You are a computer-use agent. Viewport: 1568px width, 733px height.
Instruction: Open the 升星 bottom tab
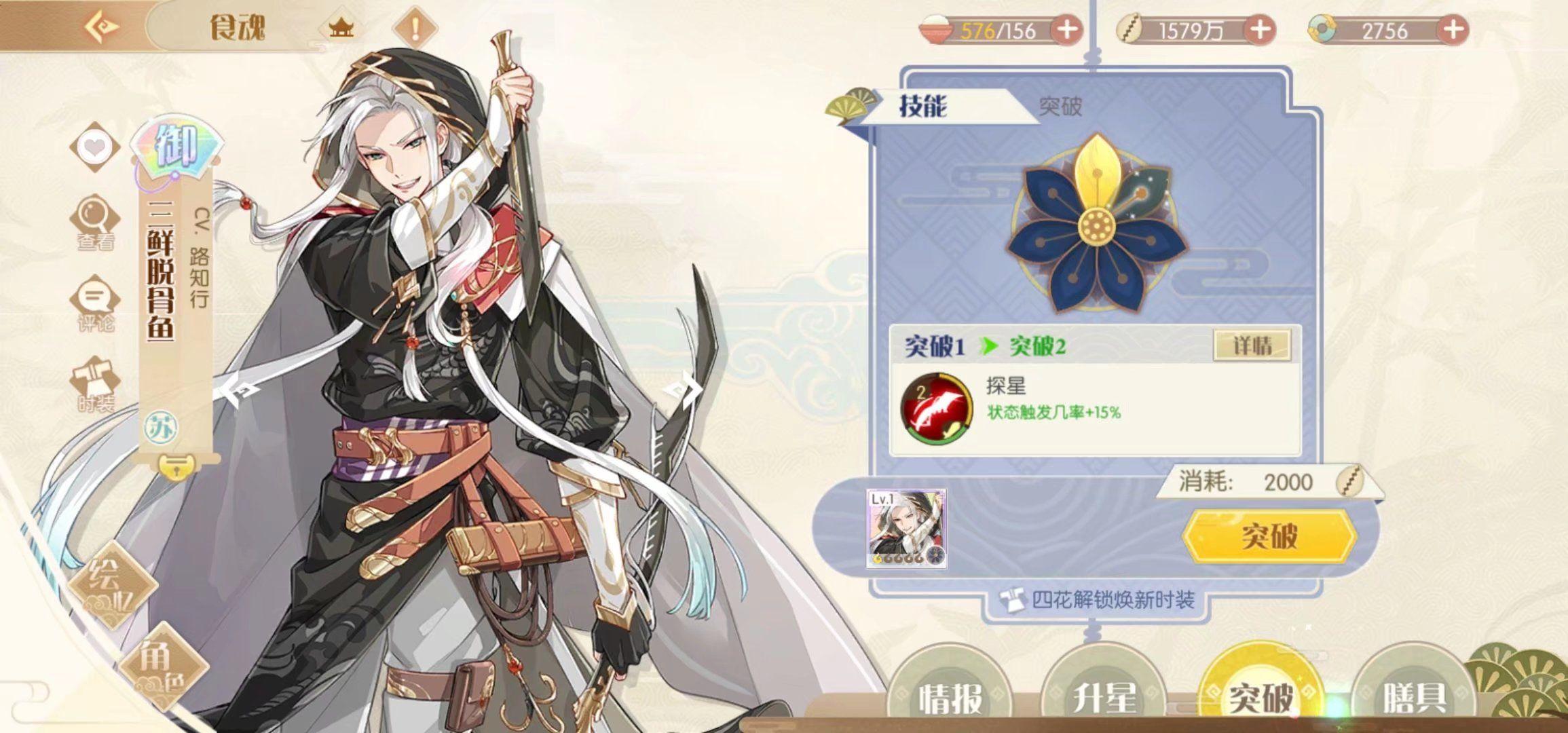(1104, 696)
